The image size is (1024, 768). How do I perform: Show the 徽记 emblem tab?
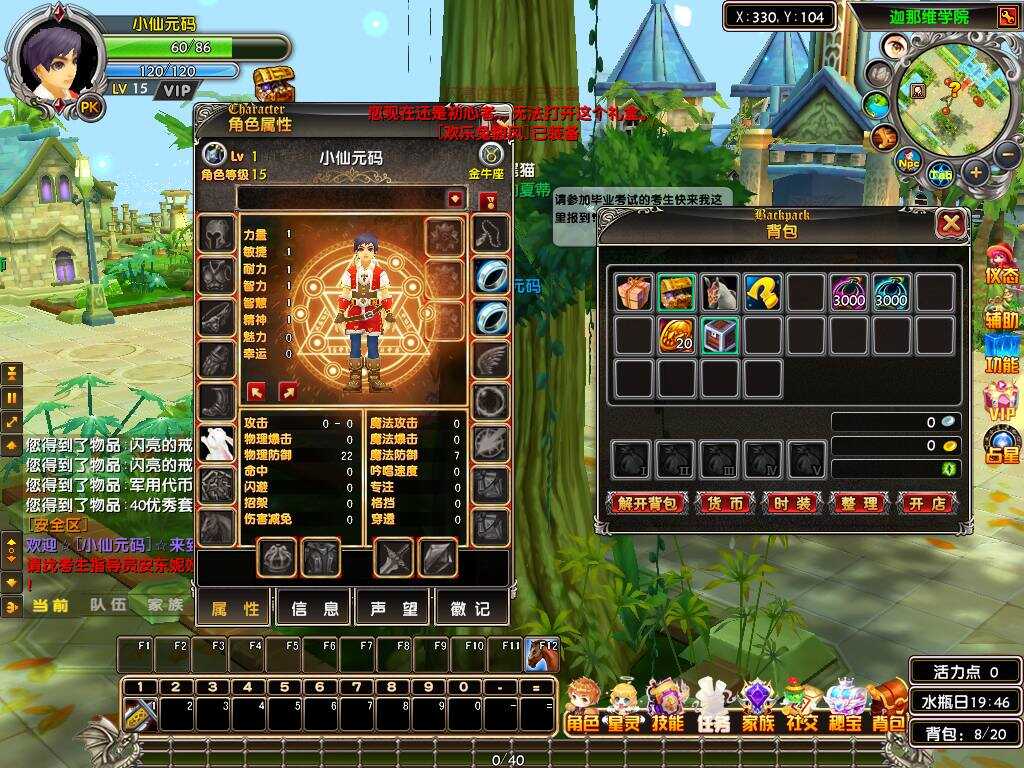pos(469,608)
